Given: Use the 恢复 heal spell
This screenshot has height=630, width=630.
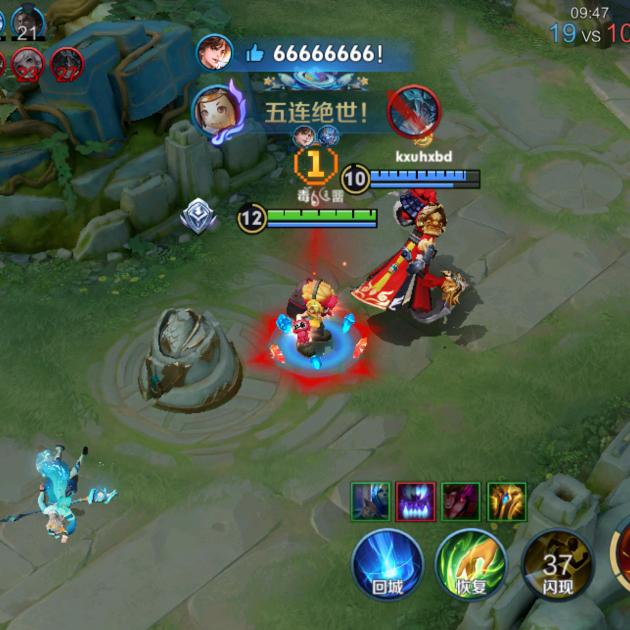Looking at the screenshot, I should click(x=471, y=564).
